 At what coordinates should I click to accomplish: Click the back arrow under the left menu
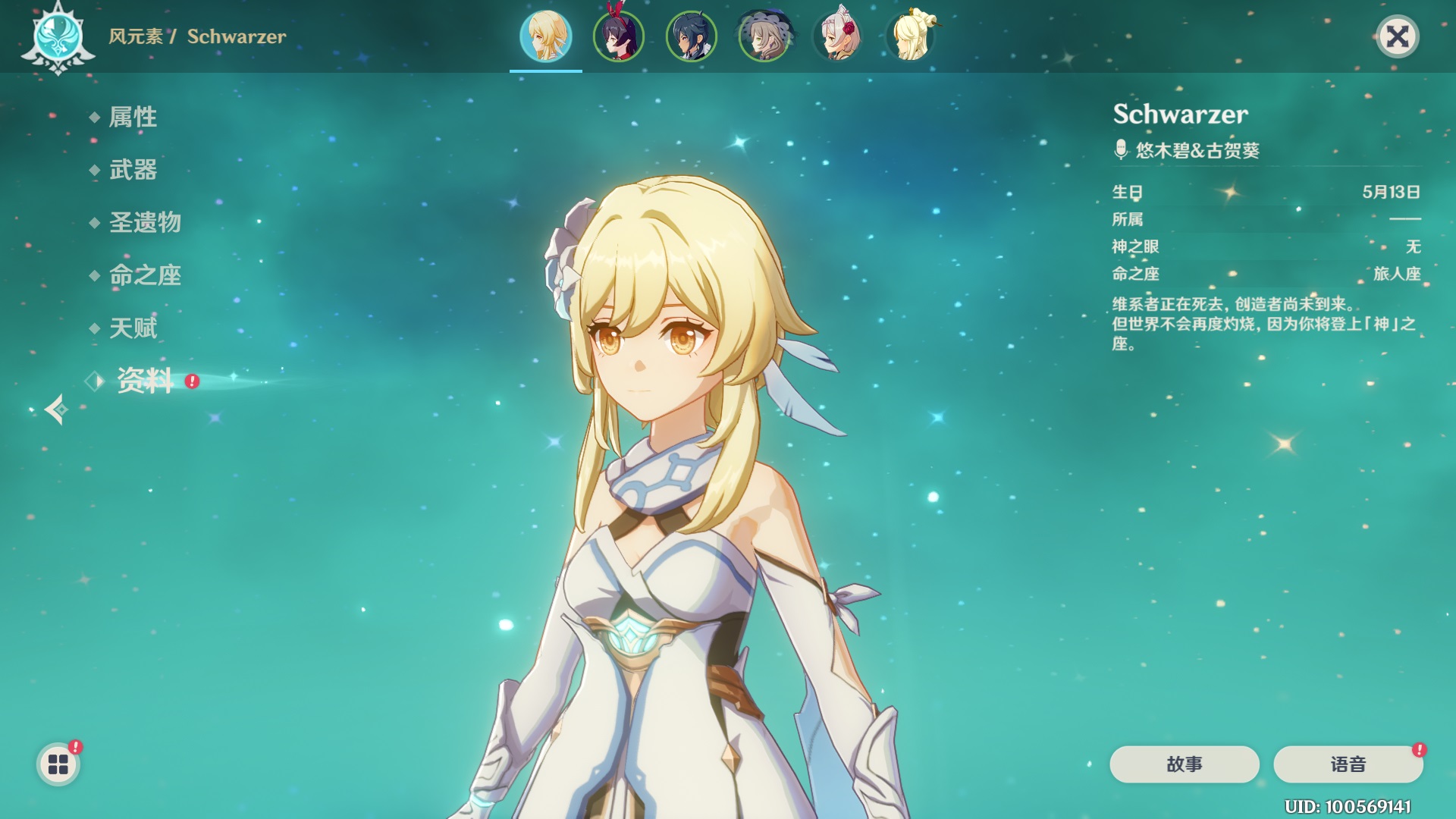pos(55,409)
